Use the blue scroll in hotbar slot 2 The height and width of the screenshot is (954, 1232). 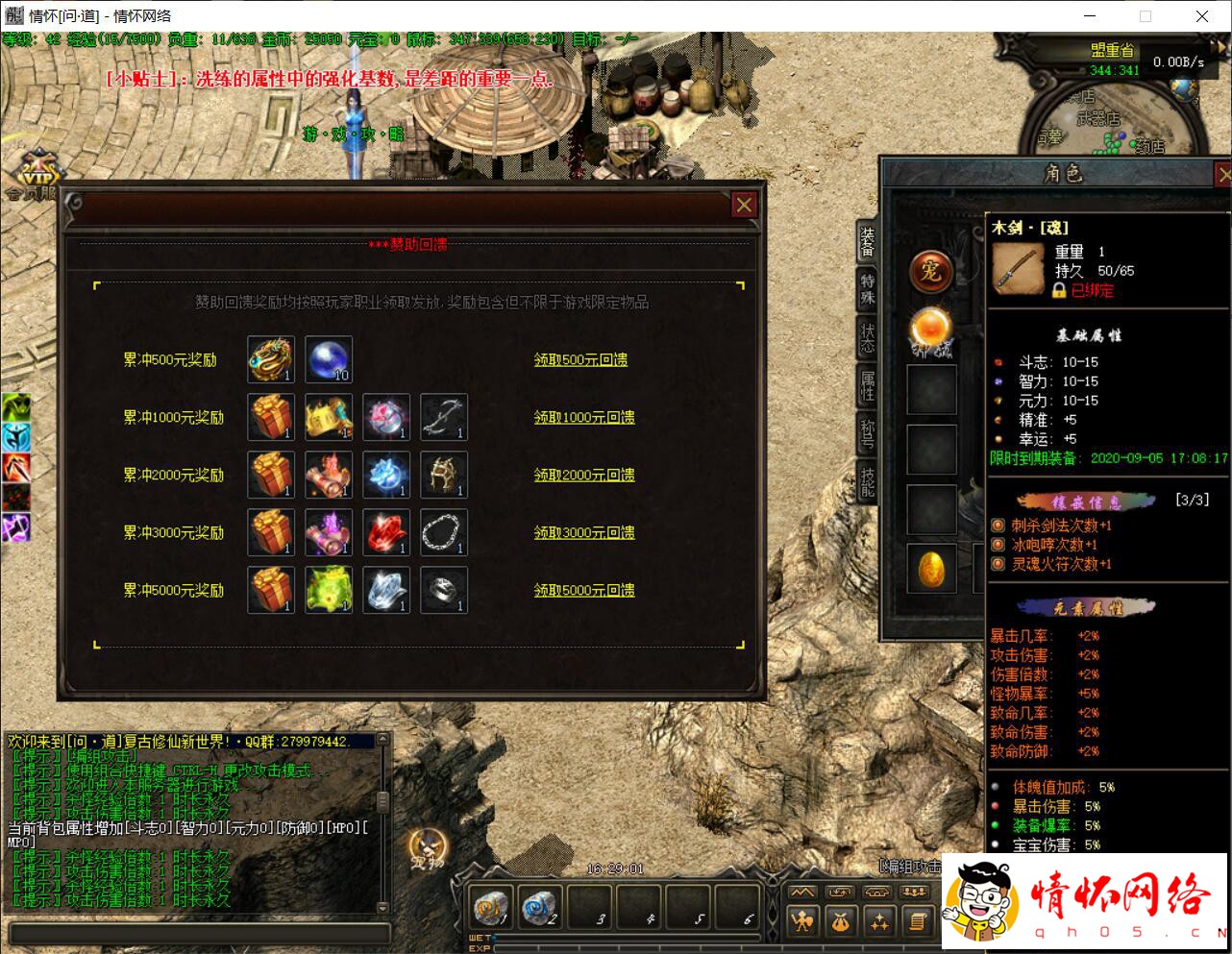[541, 908]
